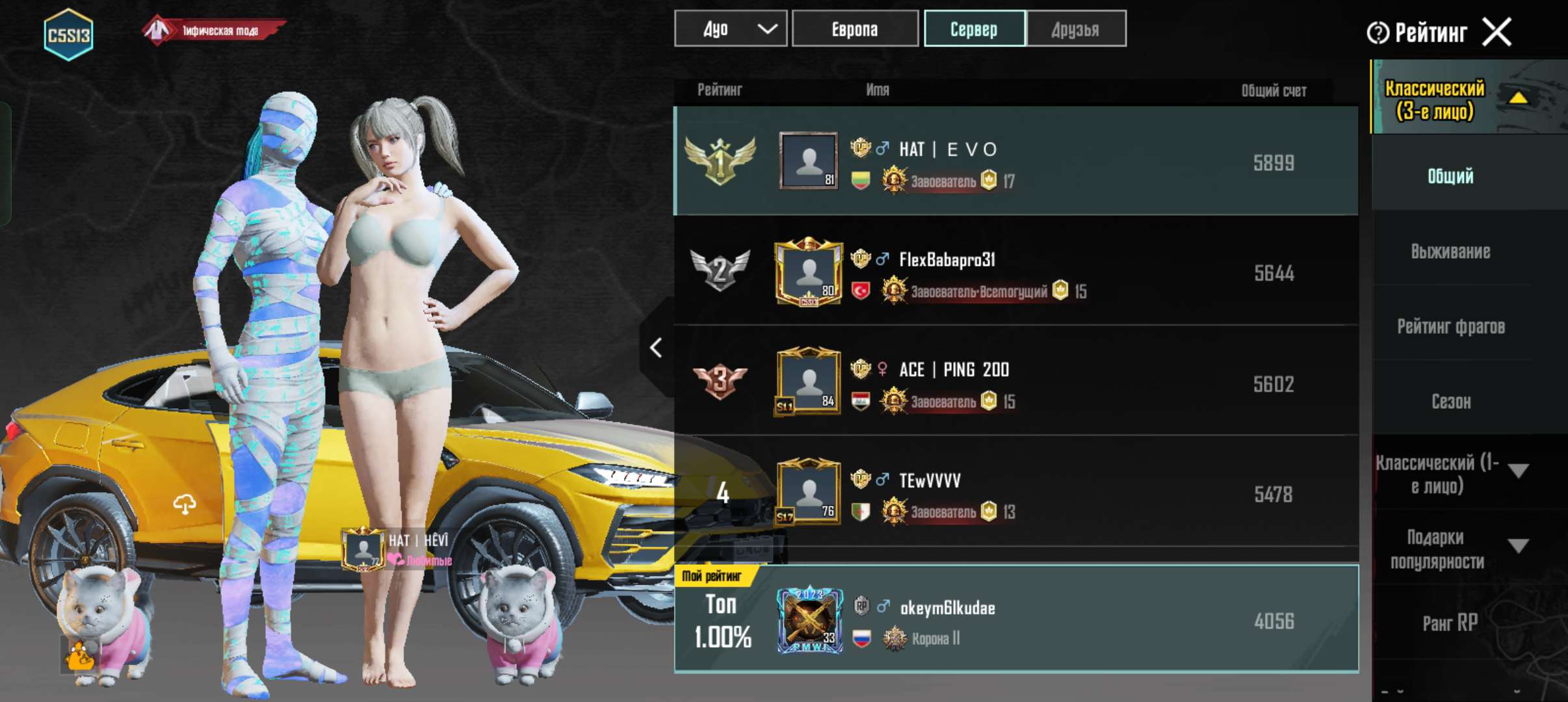Toggle the Европа region selection
The height and width of the screenshot is (702, 1568).
pyautogui.click(x=856, y=28)
